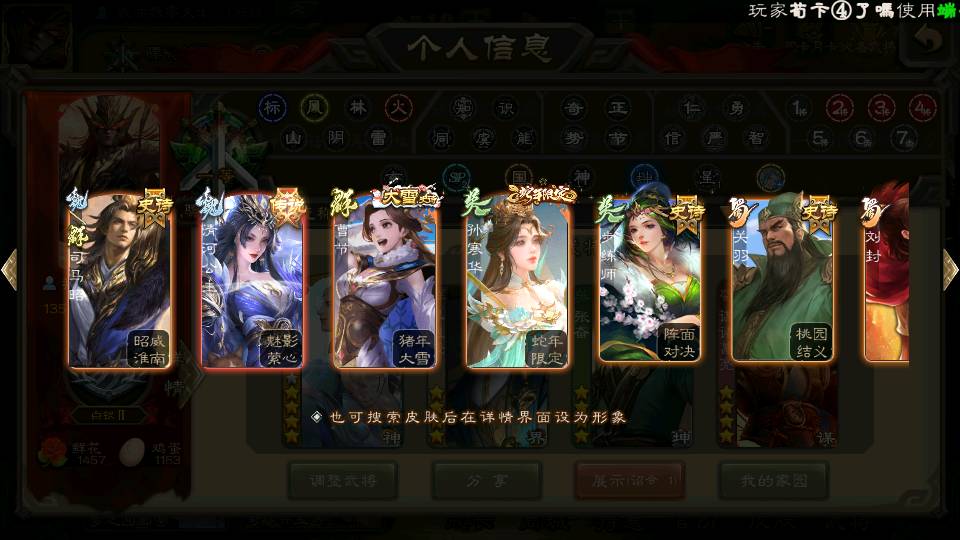Go back using the top-right return arrow
Viewport: 960px width, 540px height.
click(x=929, y=40)
